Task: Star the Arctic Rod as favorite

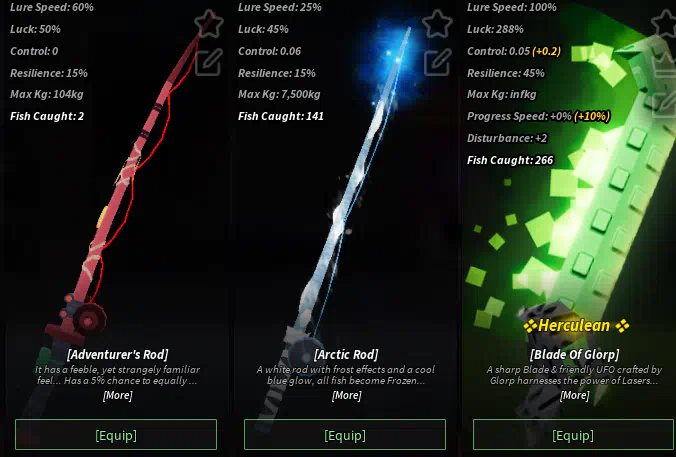Action: (437, 22)
